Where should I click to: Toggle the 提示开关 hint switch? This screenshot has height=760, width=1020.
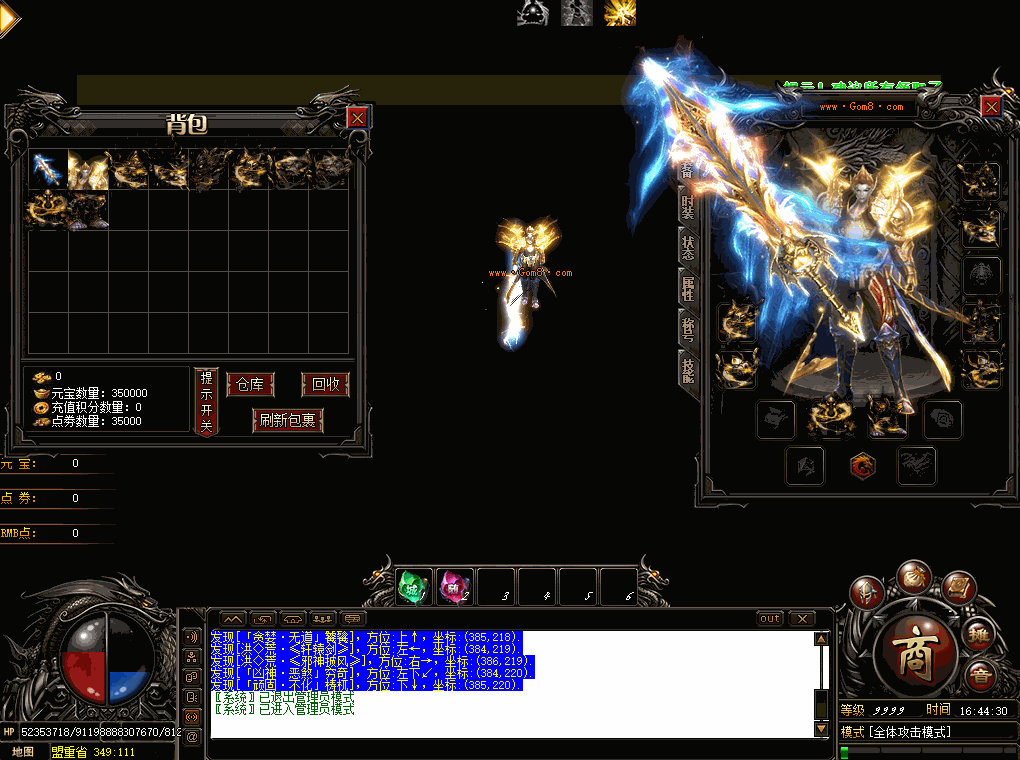(x=206, y=401)
